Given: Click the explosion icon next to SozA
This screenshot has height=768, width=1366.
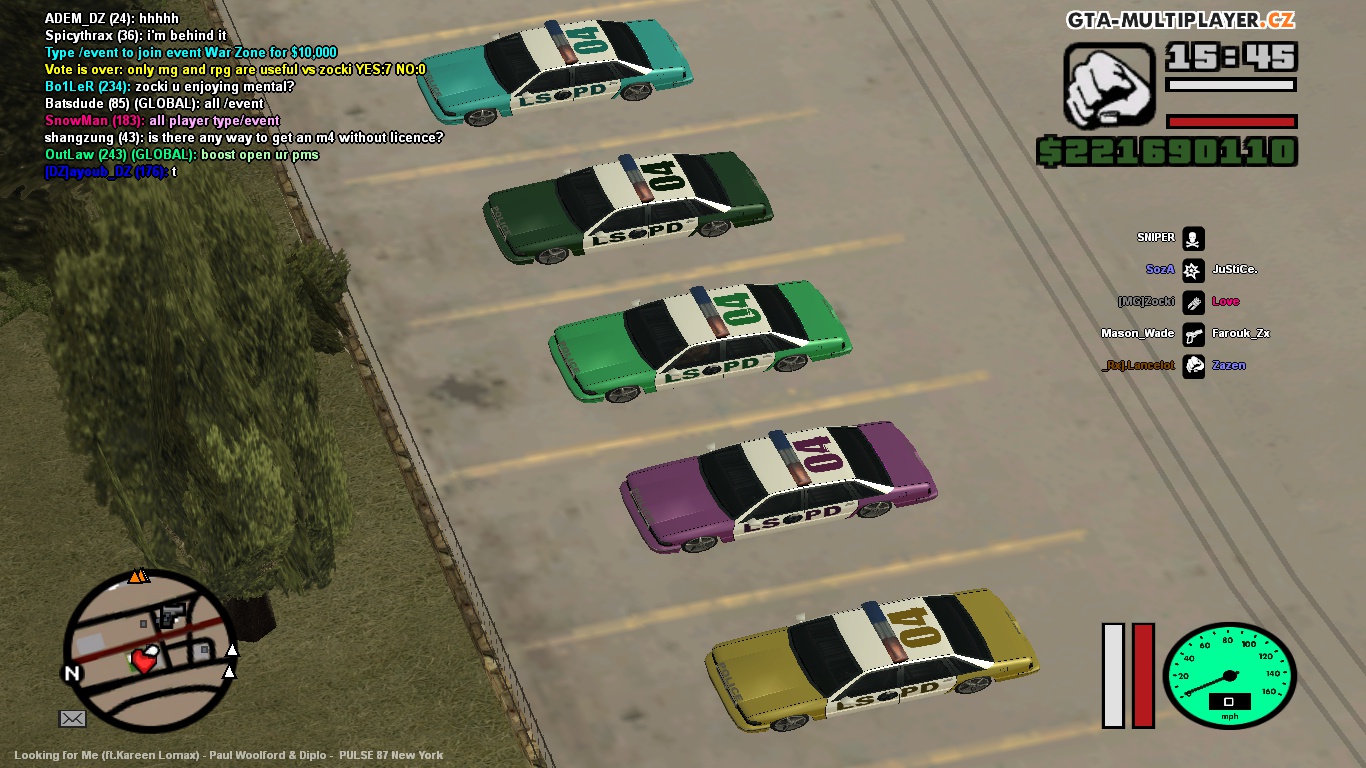Looking at the screenshot, I should [1193, 270].
